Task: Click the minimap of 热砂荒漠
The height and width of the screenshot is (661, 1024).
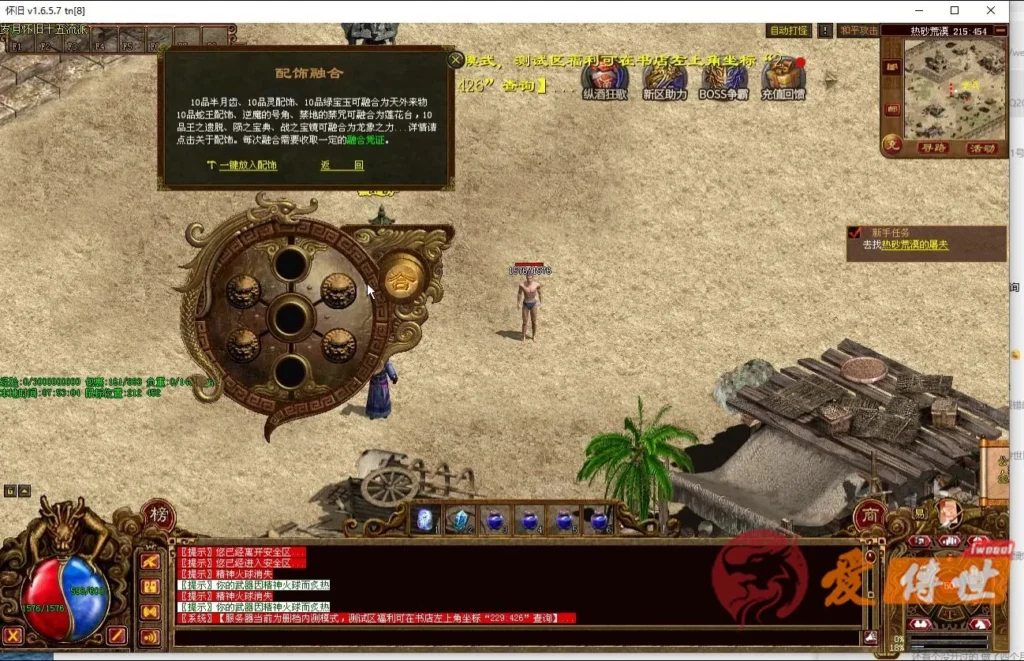Action: (954, 88)
